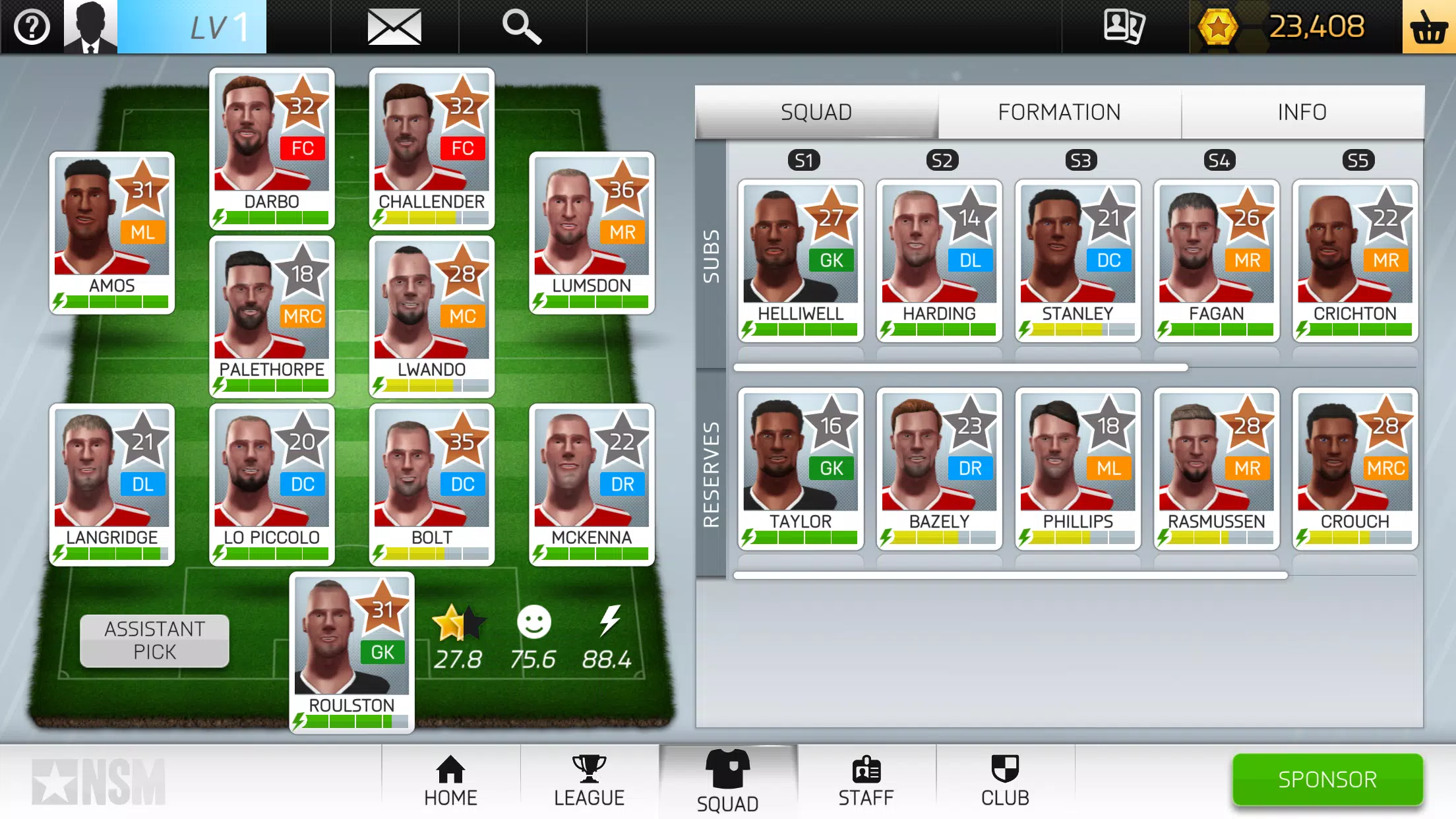Click the manager avatar portrait
The height and width of the screenshot is (819, 1456).
(x=89, y=26)
